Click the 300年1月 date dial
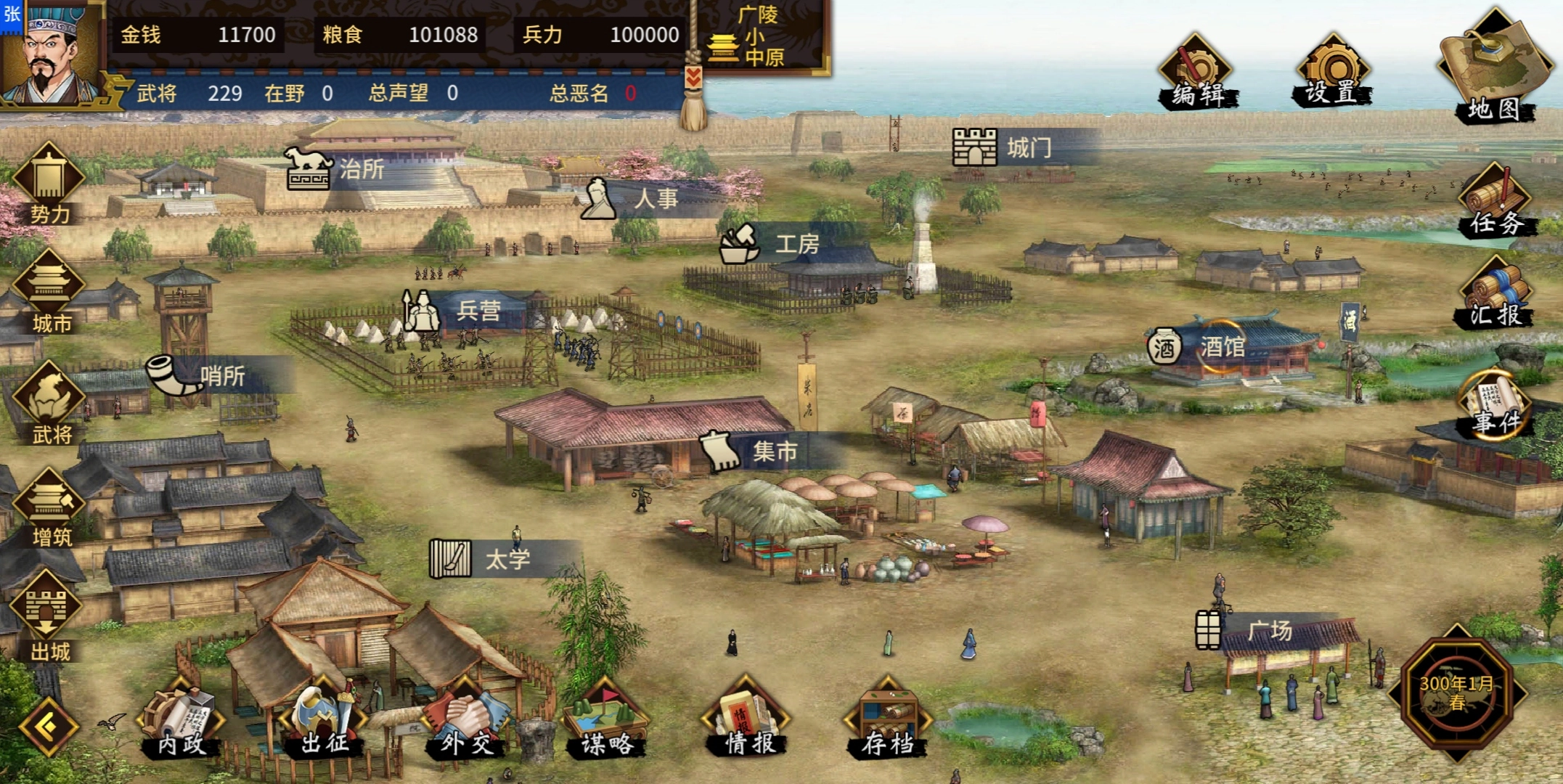 pyautogui.click(x=1456, y=693)
